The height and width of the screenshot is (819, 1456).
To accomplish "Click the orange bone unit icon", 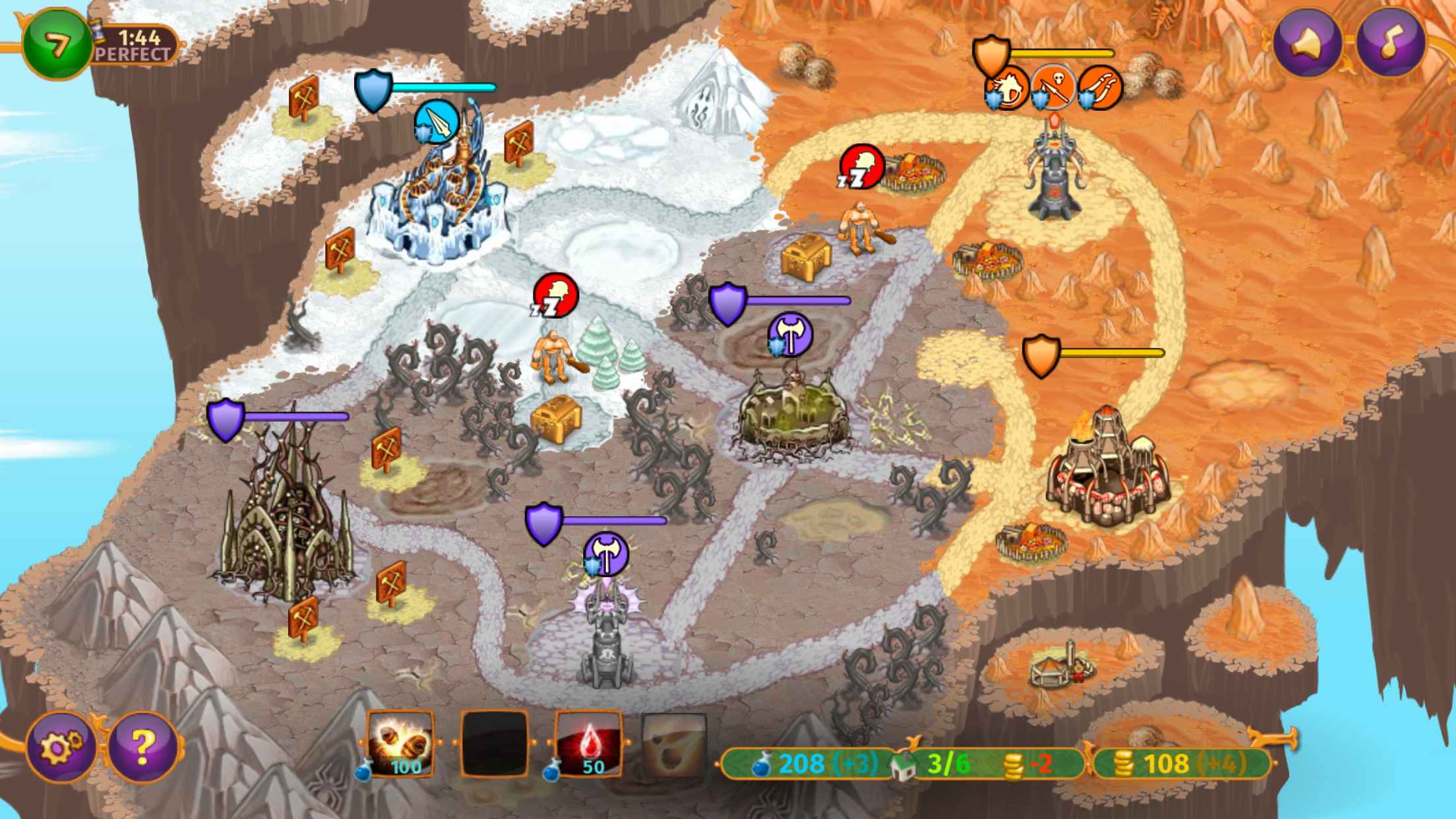I will [x=1100, y=88].
